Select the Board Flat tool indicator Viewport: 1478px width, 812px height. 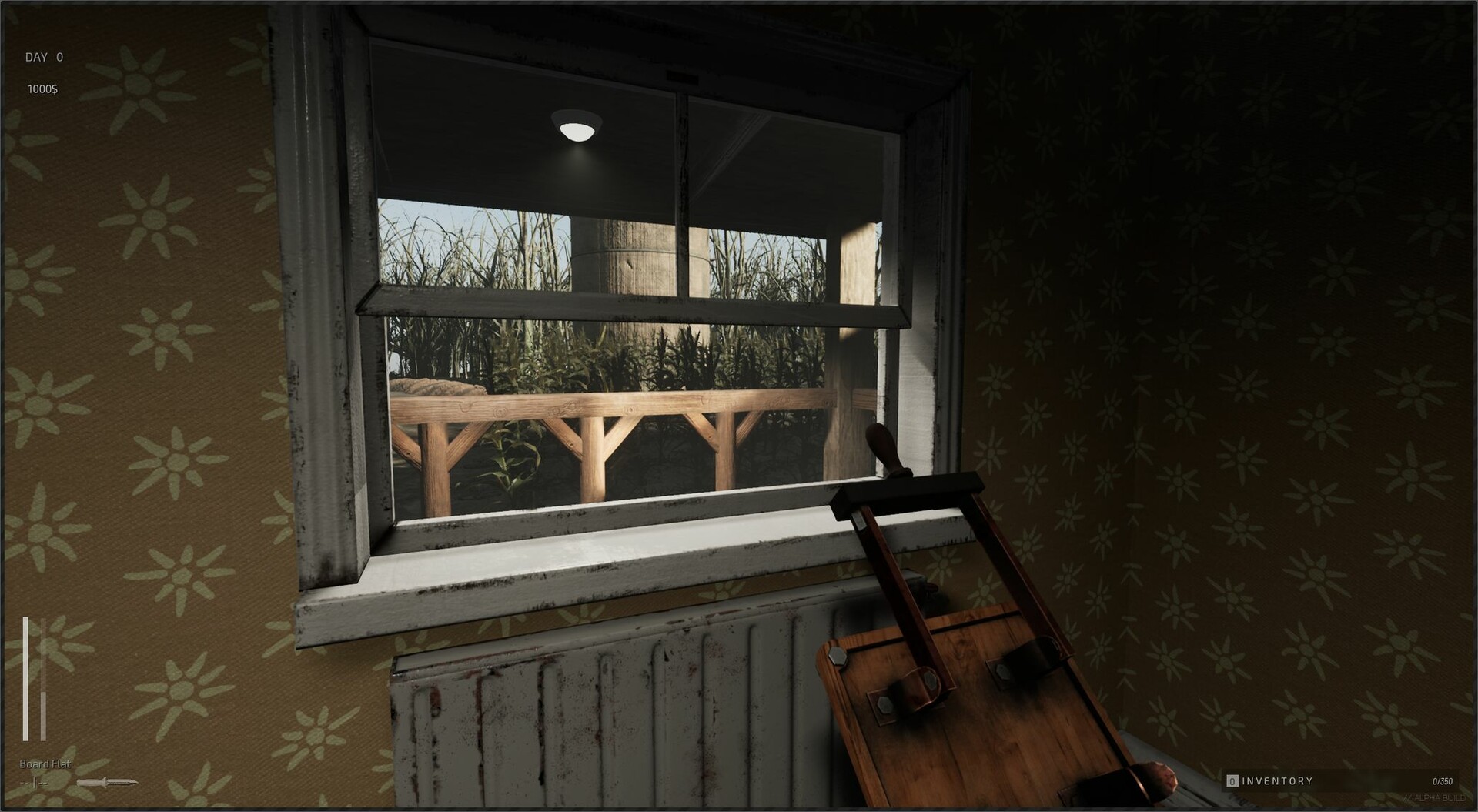point(44,764)
